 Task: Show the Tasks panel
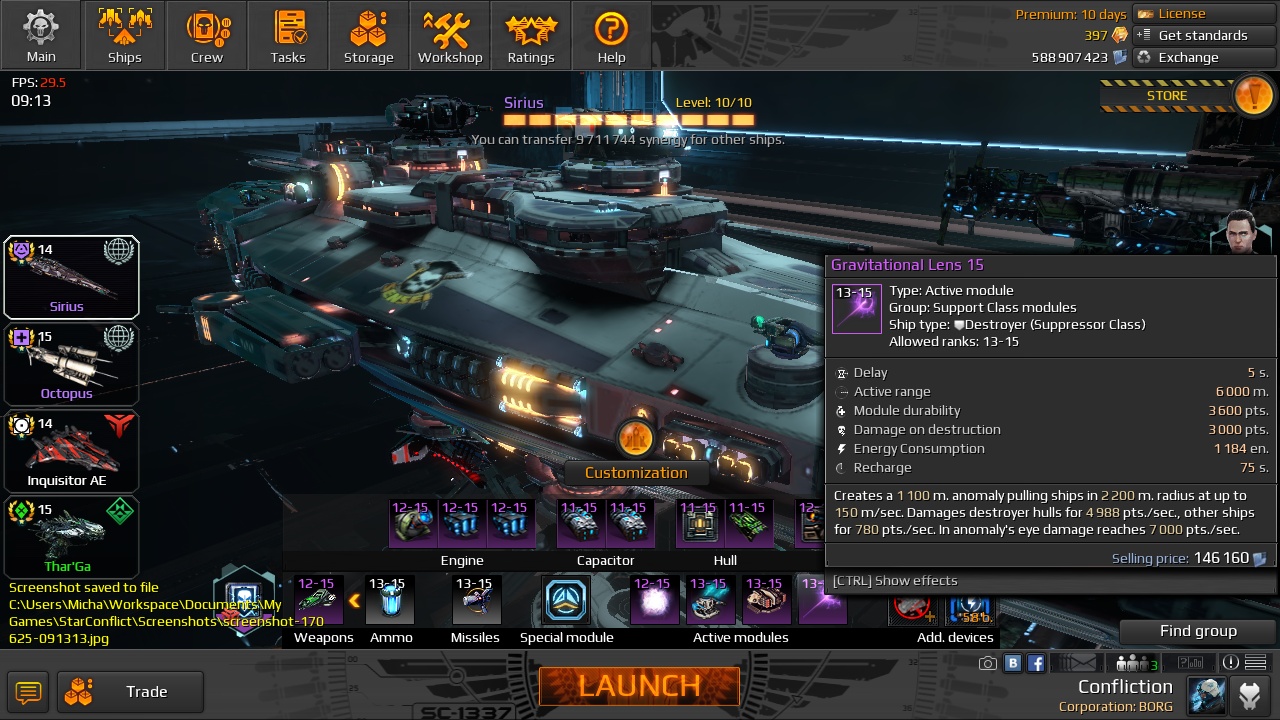288,35
